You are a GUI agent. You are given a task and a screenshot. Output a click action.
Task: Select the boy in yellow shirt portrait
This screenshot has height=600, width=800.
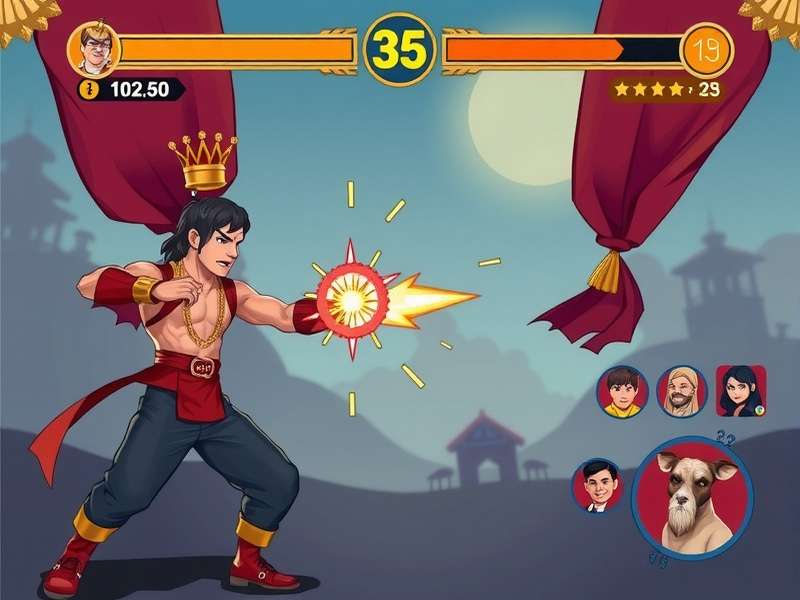click(622, 392)
